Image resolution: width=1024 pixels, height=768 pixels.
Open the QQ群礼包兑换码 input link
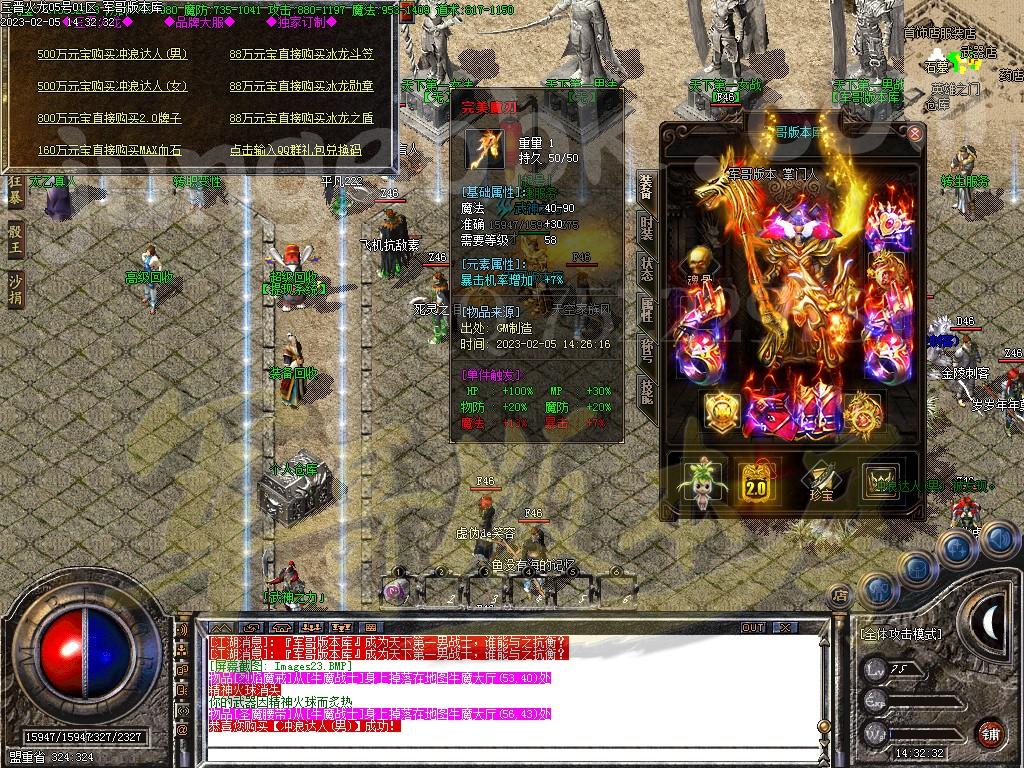[295, 150]
